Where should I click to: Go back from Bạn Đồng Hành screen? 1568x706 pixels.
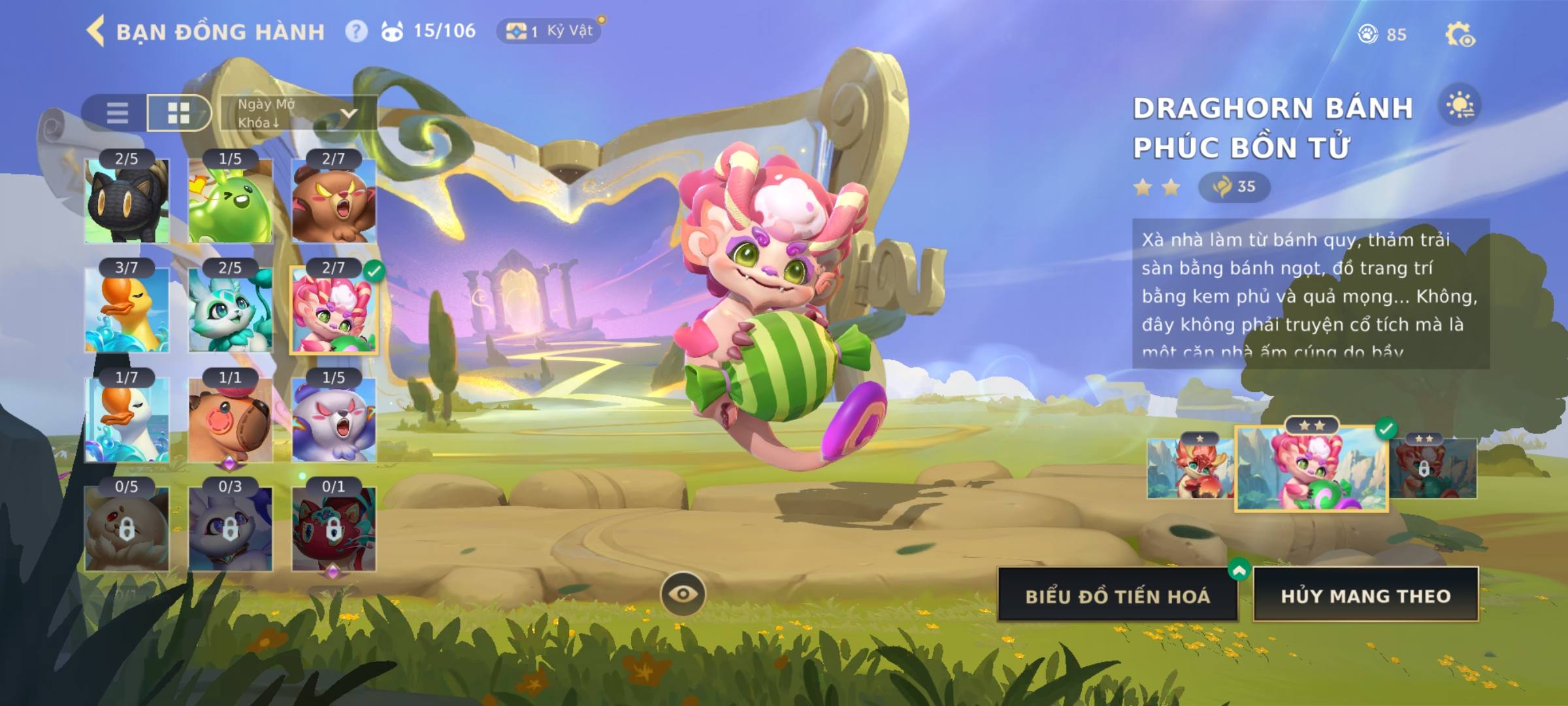[96, 31]
